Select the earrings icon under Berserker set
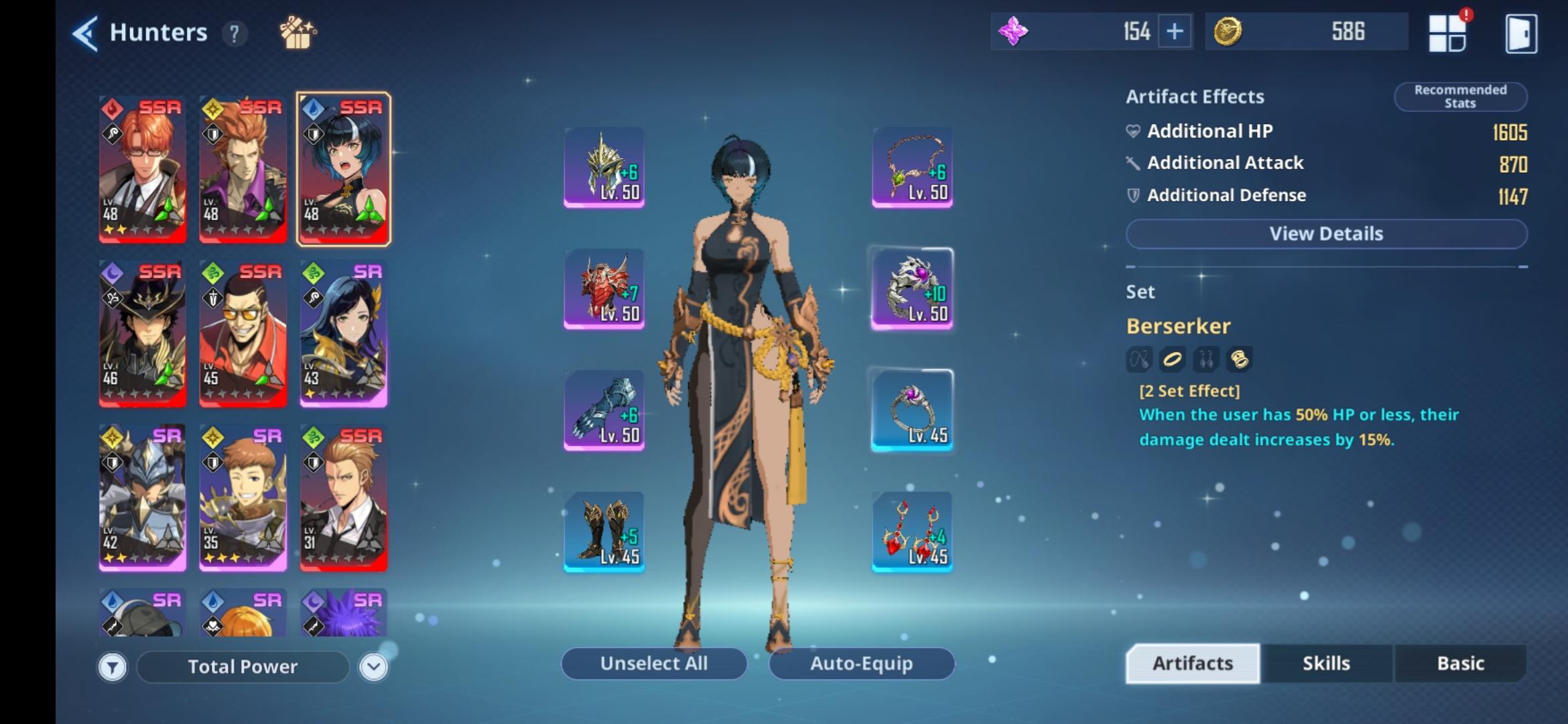The width and height of the screenshot is (1568, 724). (1206, 359)
